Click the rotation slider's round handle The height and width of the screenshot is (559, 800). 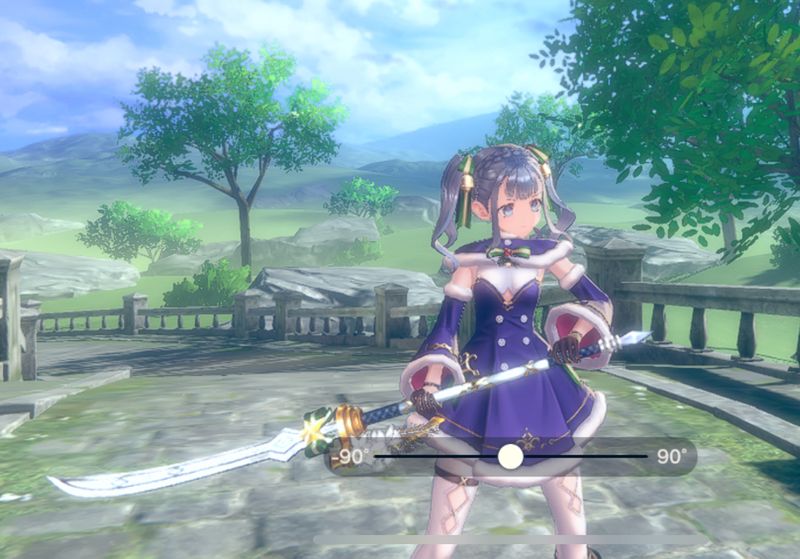coord(511,456)
